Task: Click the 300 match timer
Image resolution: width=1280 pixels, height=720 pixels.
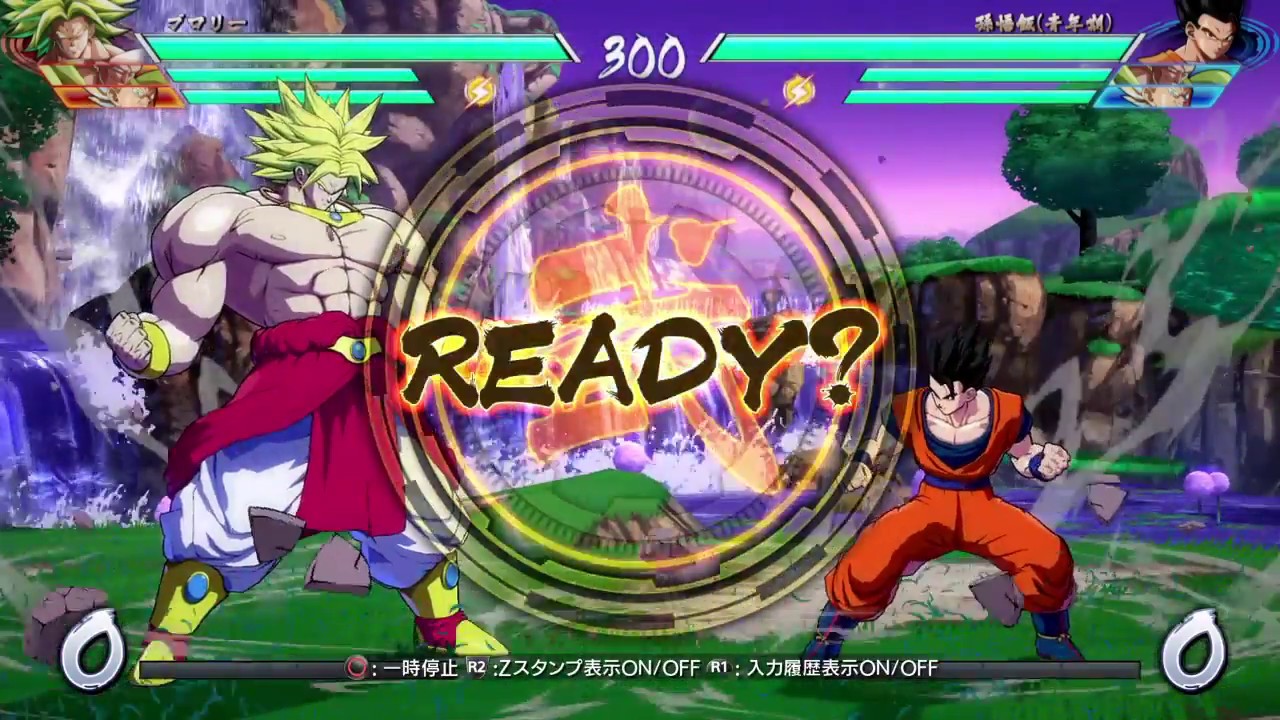Action: pos(640,57)
